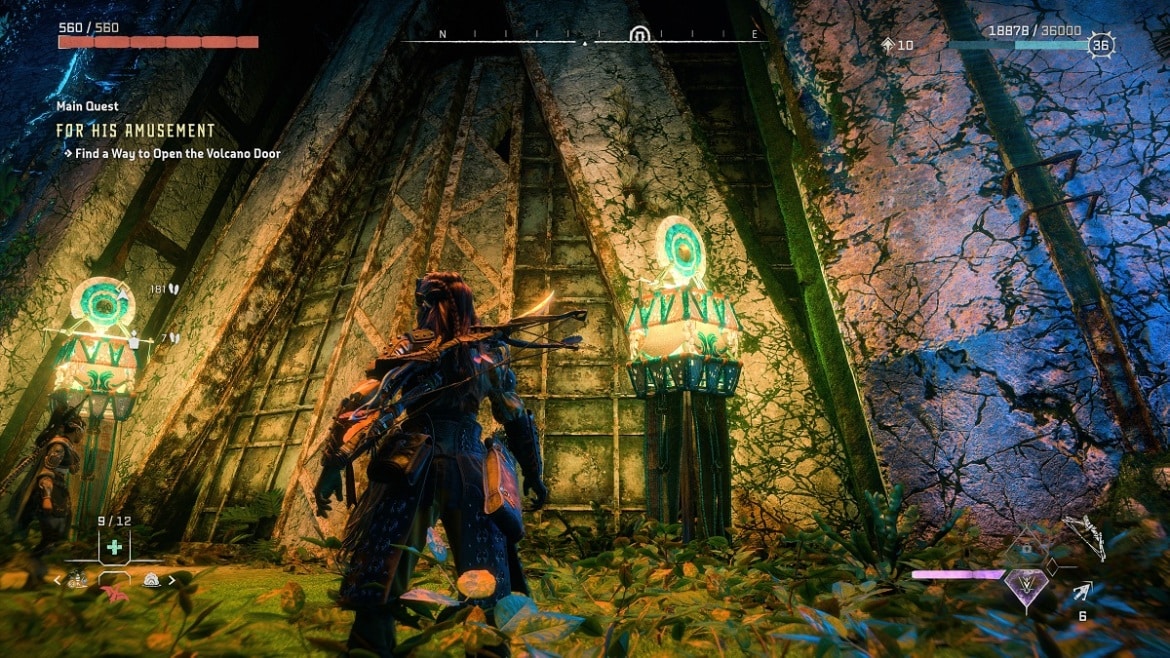Select the trap tool to the right

click(152, 579)
